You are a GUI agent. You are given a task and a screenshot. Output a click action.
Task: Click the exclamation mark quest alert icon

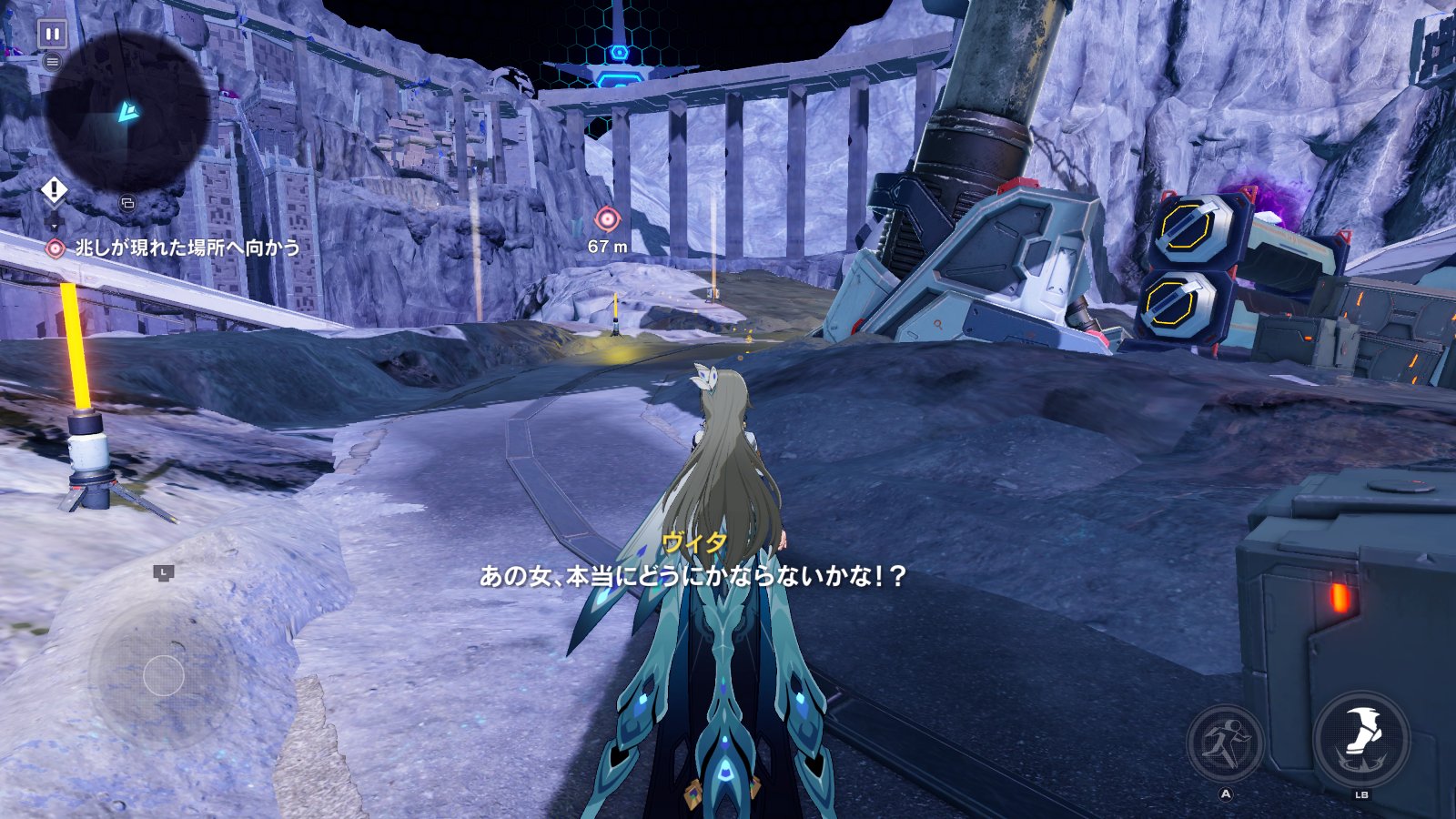tap(54, 190)
